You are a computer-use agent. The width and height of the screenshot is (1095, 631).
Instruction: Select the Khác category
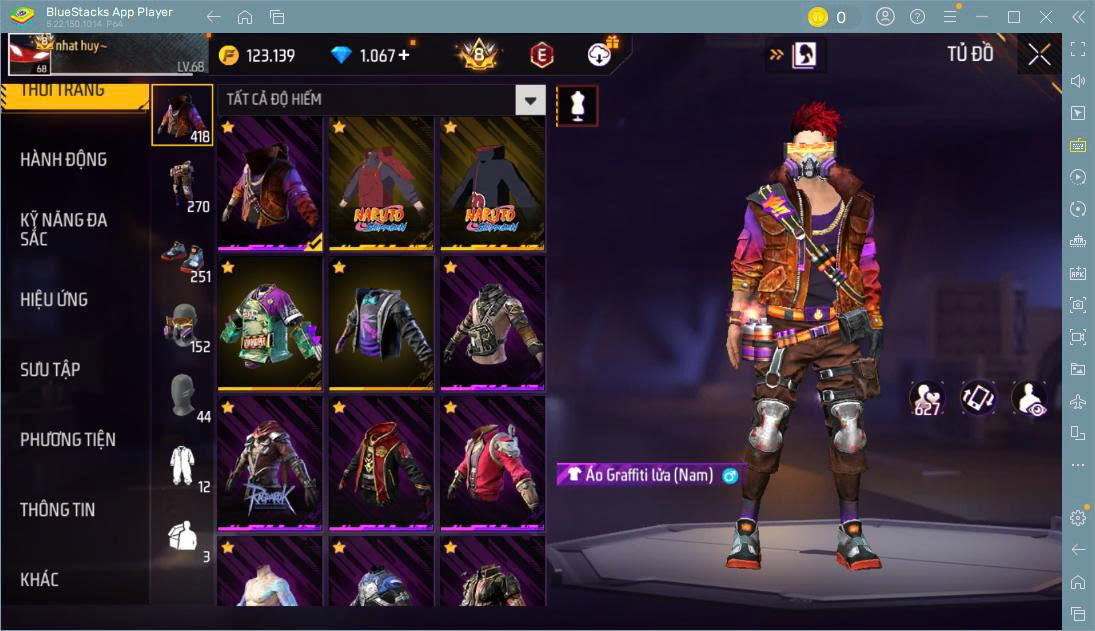point(40,580)
